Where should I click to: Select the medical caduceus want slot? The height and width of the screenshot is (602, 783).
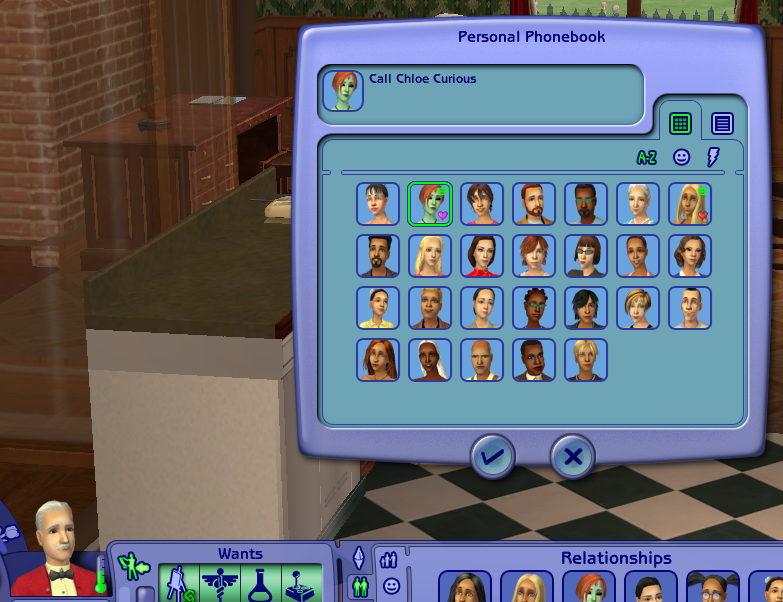coord(221,584)
